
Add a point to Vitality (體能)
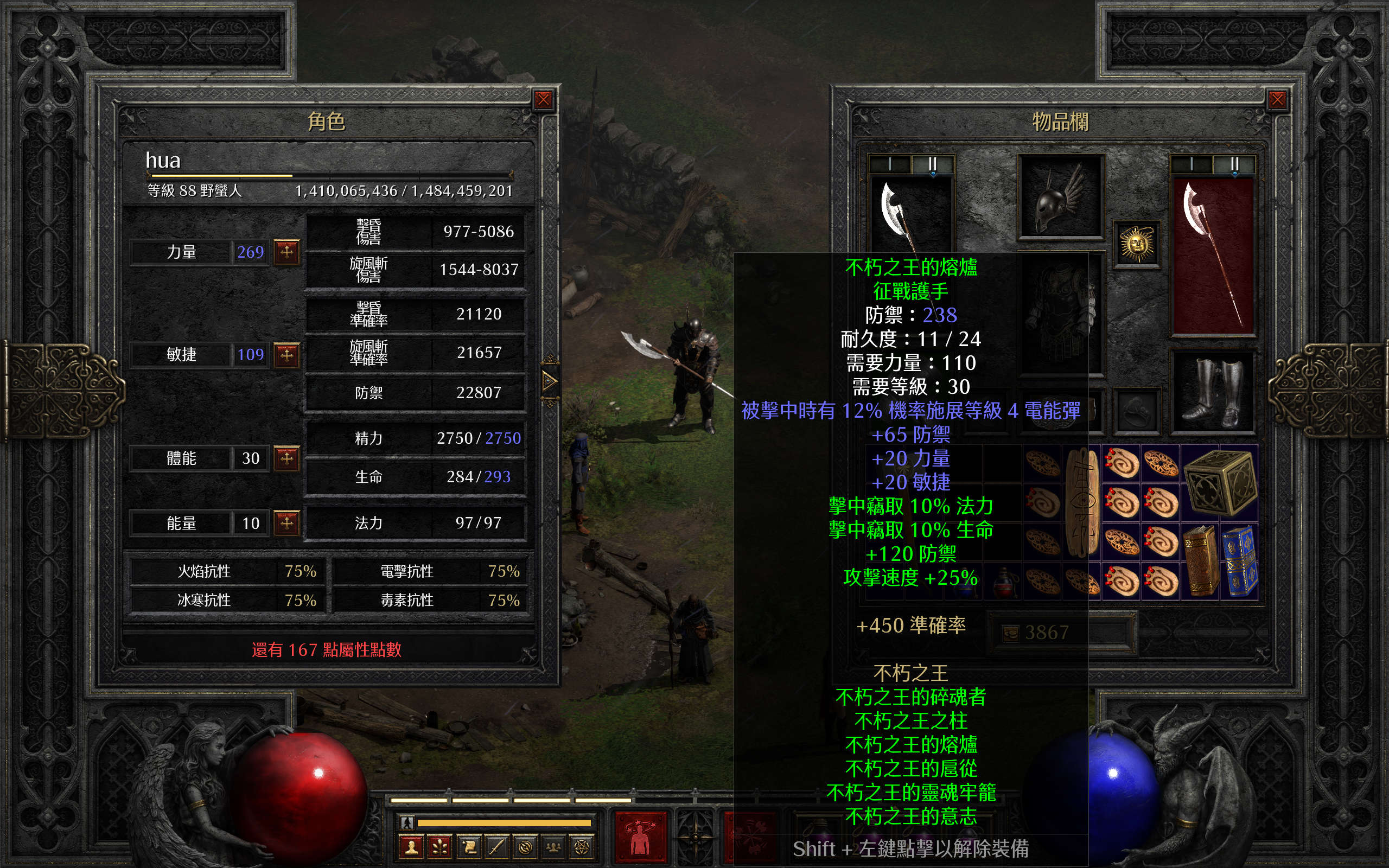286,458
